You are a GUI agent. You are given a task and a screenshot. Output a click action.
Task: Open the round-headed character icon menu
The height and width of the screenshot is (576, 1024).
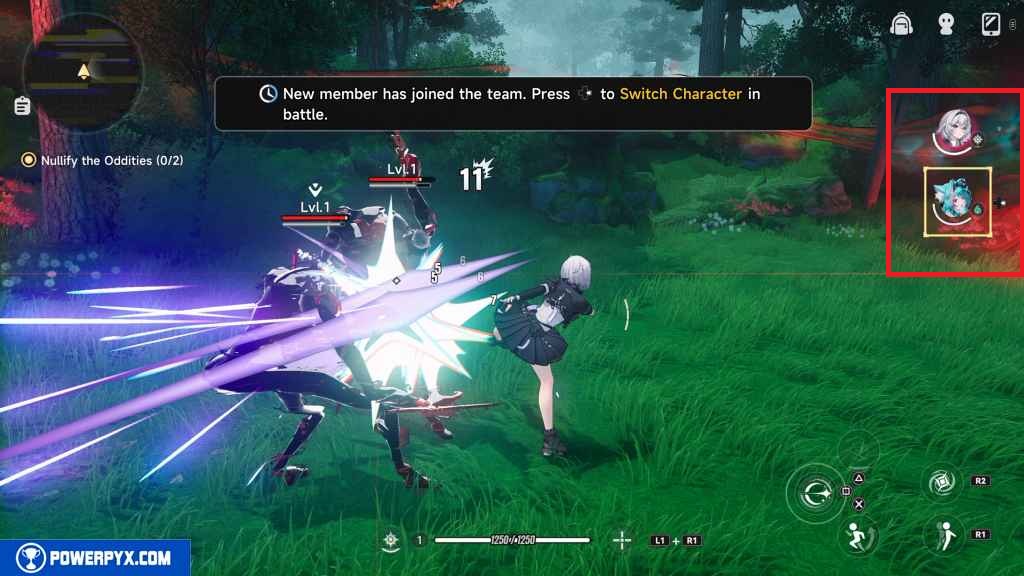(945, 25)
